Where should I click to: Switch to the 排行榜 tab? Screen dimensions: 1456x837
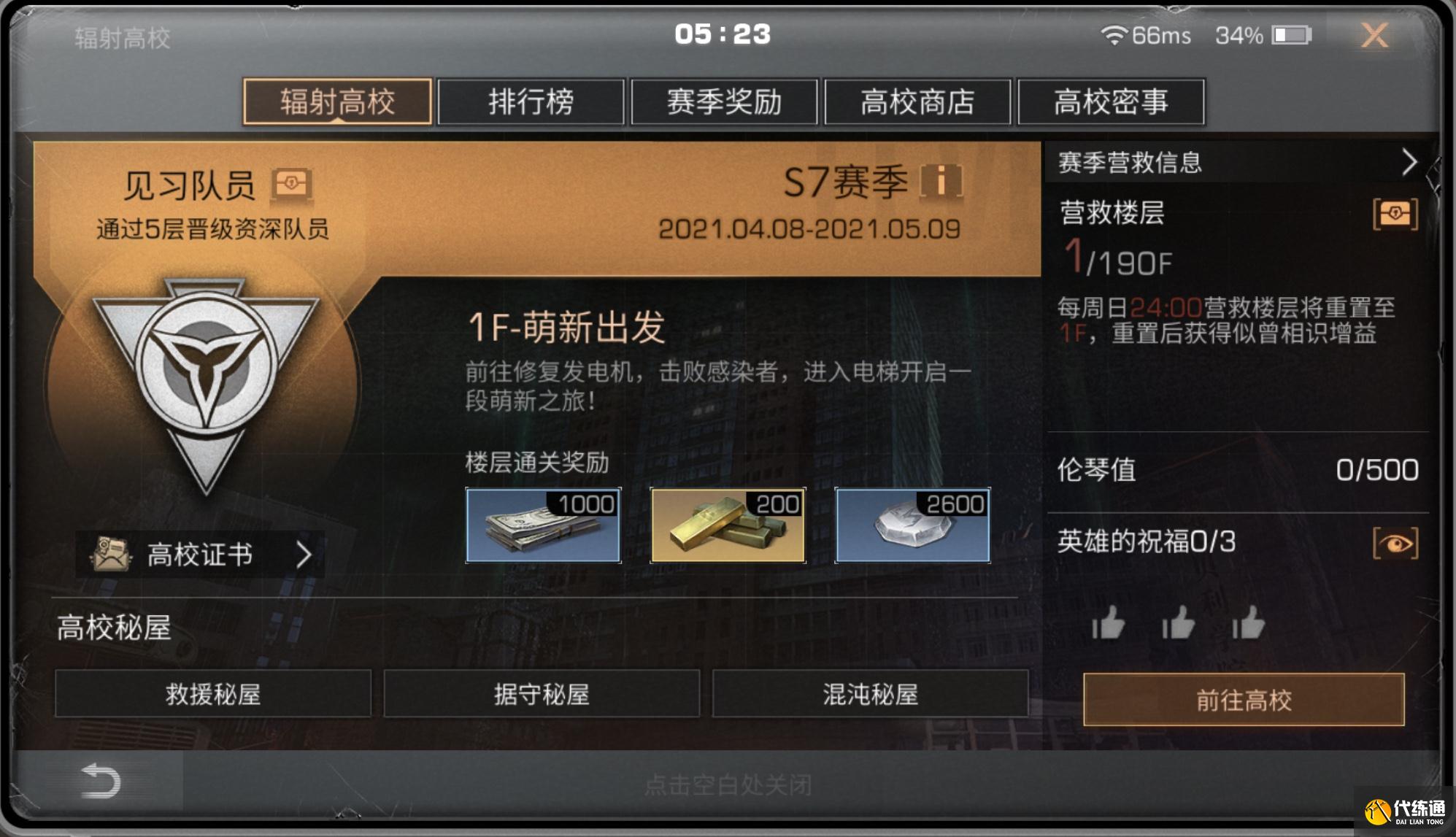coord(531,102)
